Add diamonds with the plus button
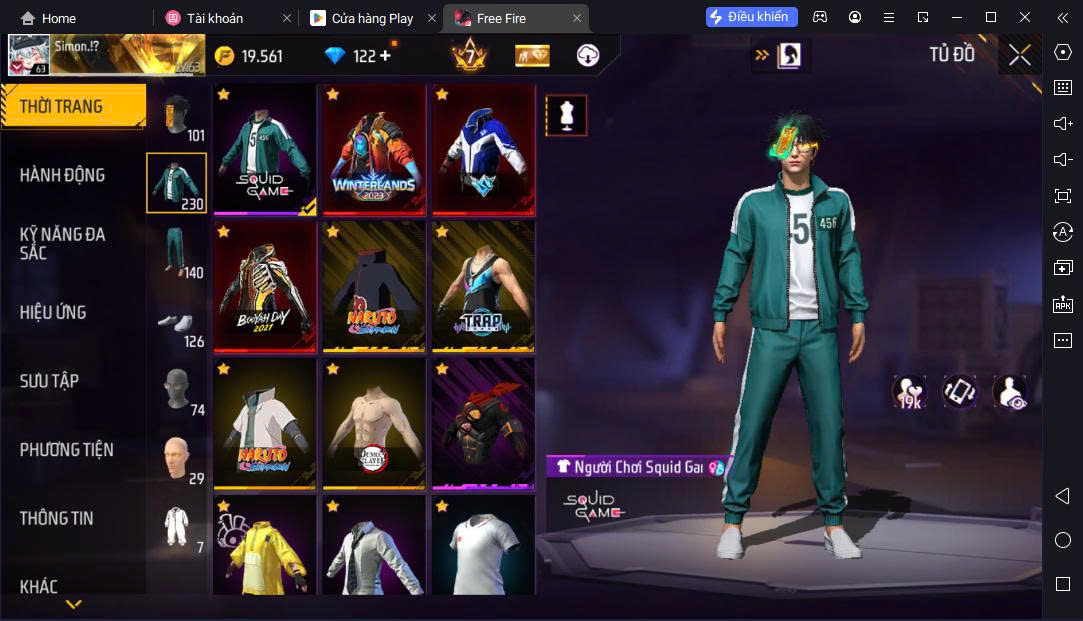1083x621 pixels. click(x=386, y=56)
